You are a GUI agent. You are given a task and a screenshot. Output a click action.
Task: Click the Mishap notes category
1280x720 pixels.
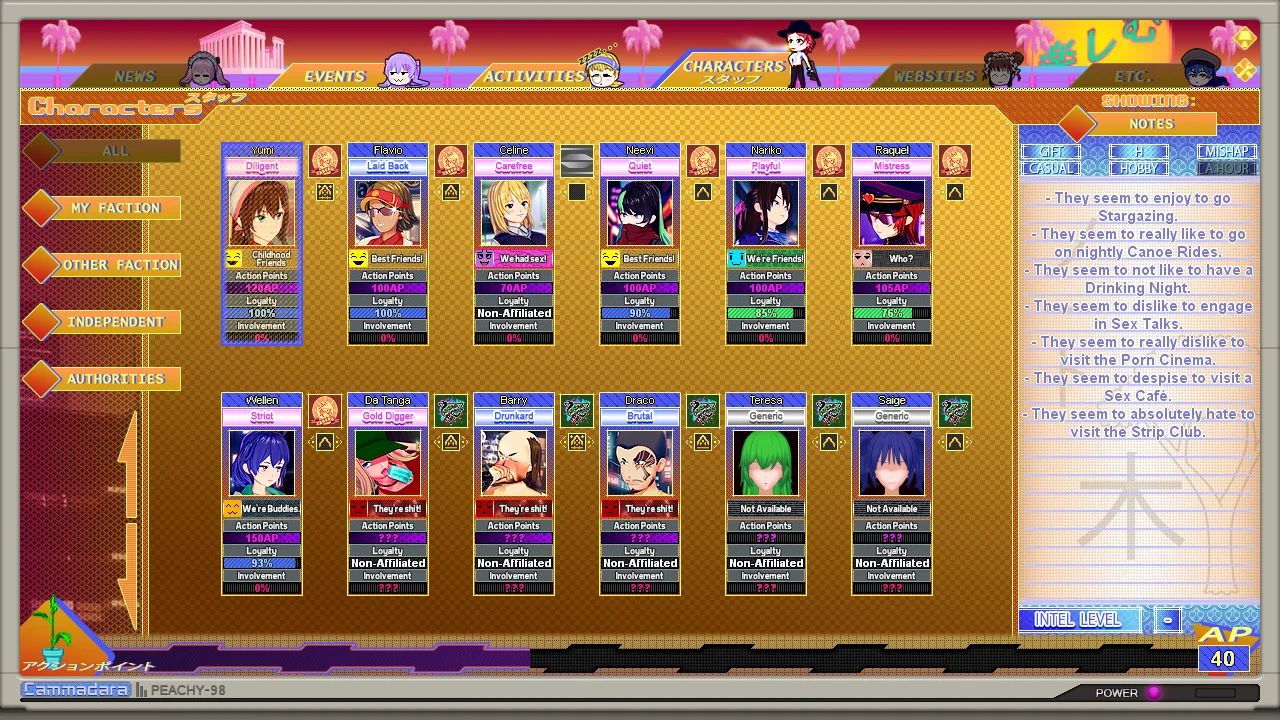coord(1227,152)
